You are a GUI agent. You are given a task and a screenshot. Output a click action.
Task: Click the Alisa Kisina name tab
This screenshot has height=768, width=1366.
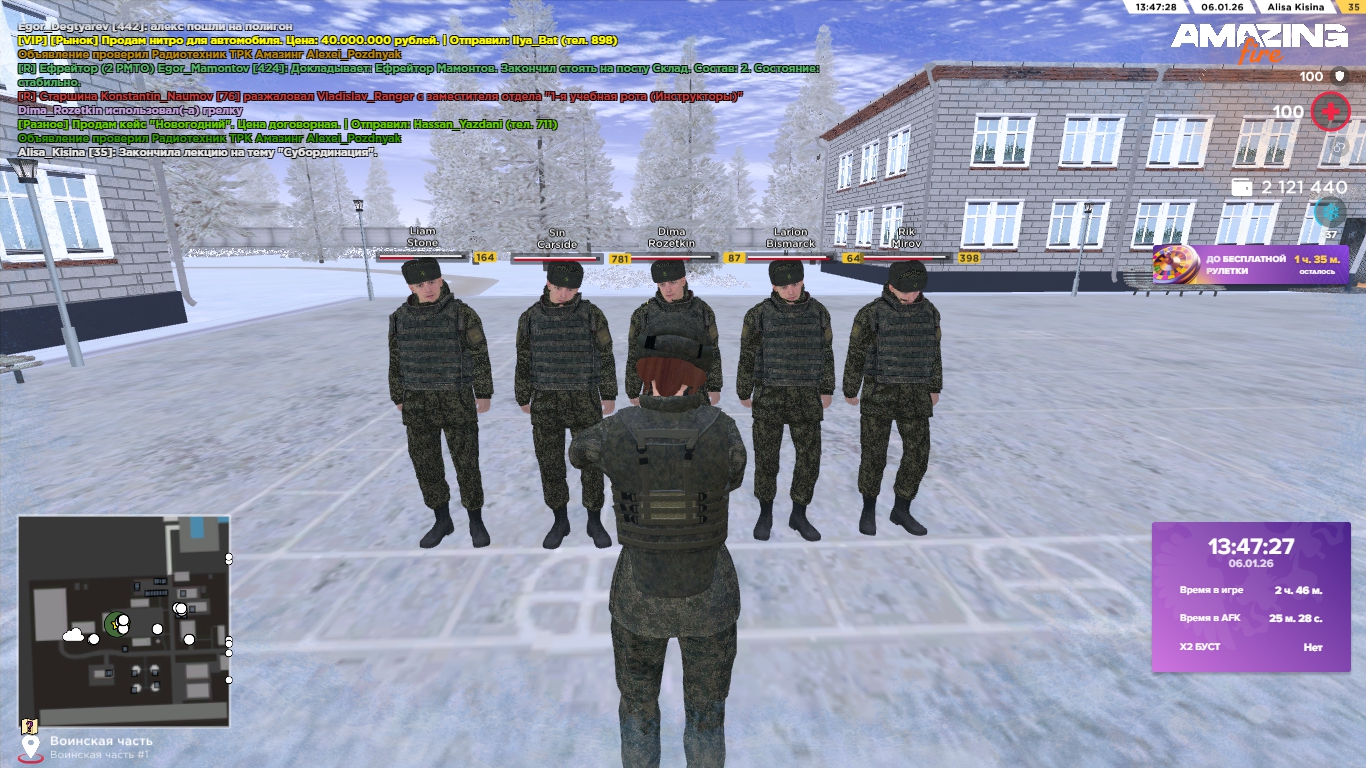point(1295,7)
